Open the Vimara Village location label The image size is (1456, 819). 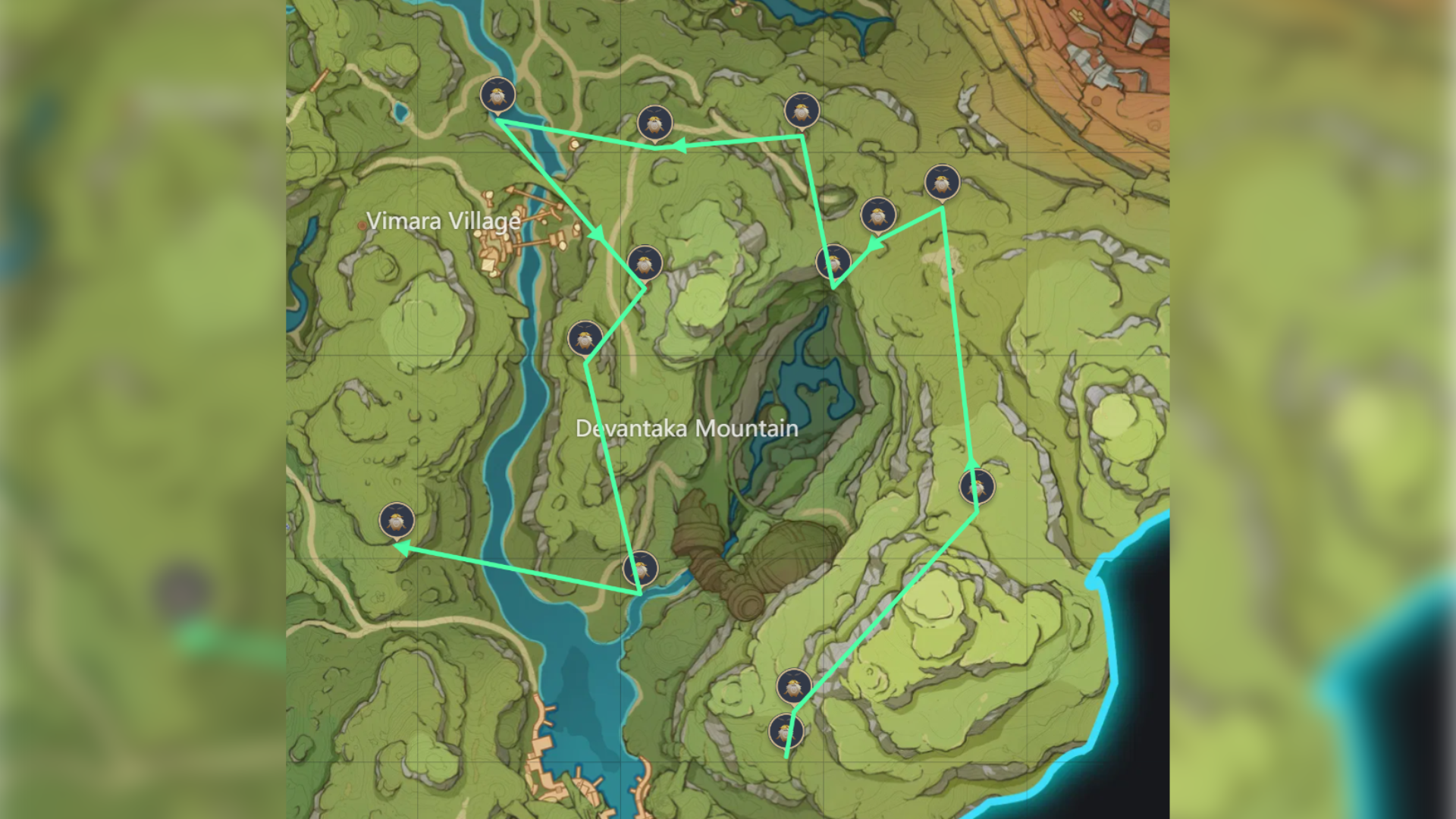coord(444,221)
